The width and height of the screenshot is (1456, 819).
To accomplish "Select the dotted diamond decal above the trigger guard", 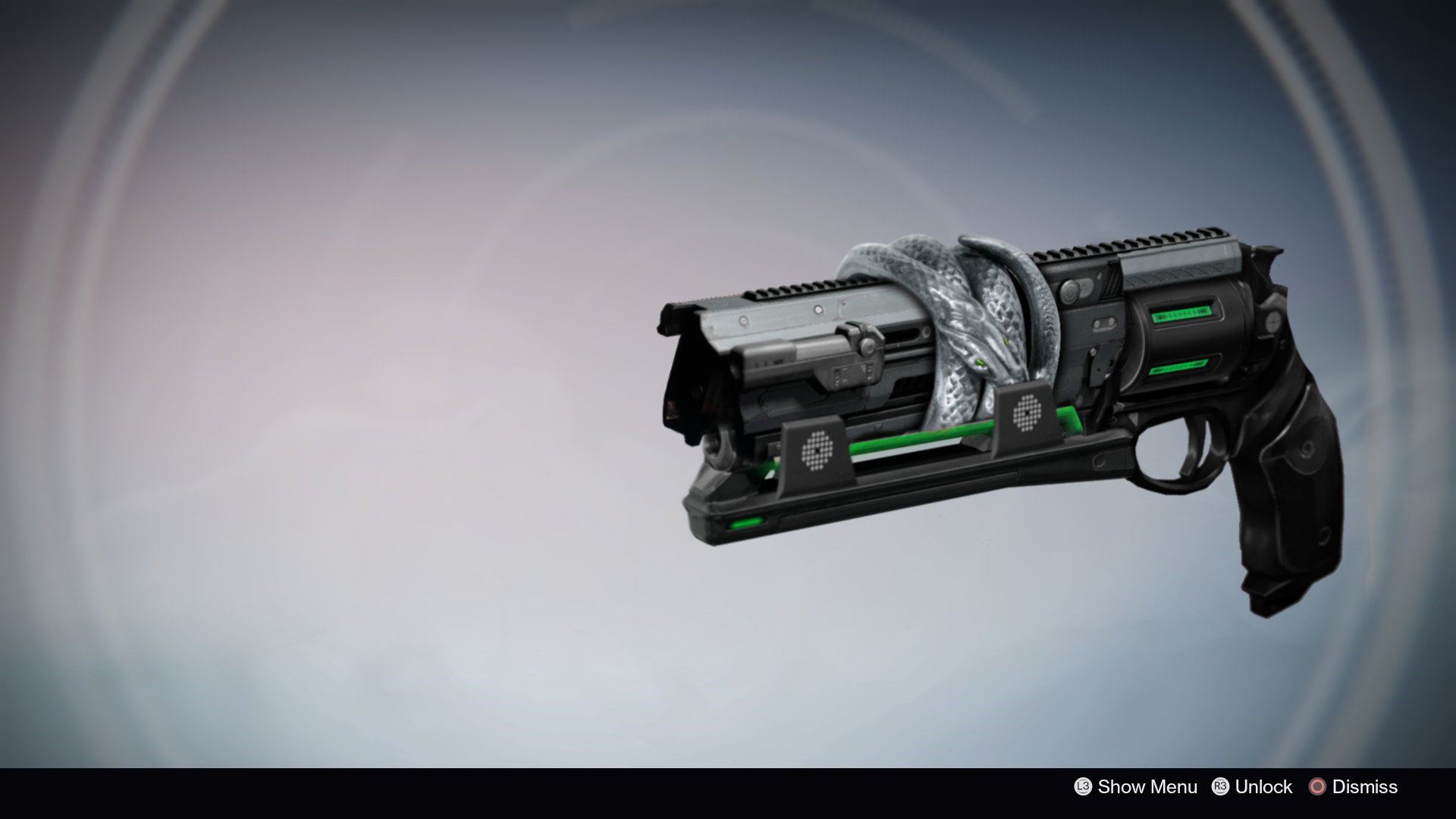I will (x=1027, y=413).
